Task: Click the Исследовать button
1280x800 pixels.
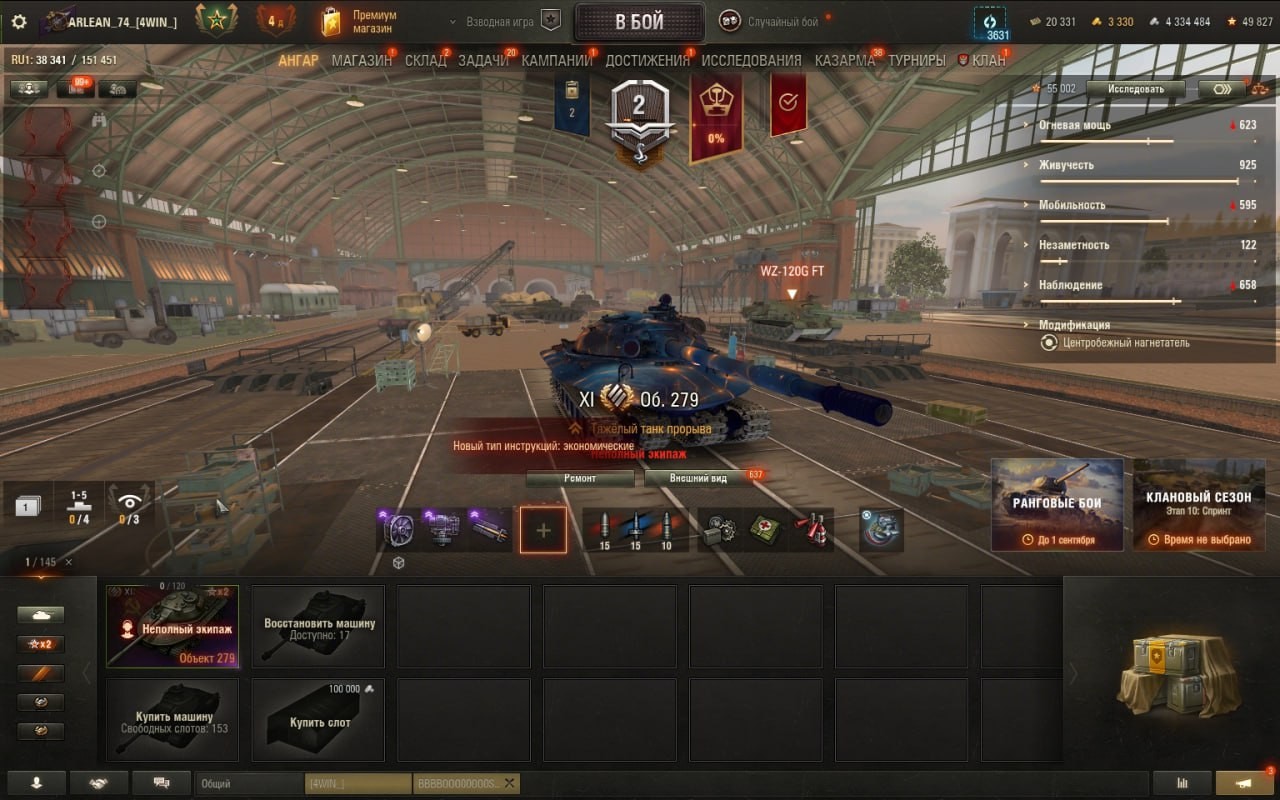Action: (x=1135, y=89)
